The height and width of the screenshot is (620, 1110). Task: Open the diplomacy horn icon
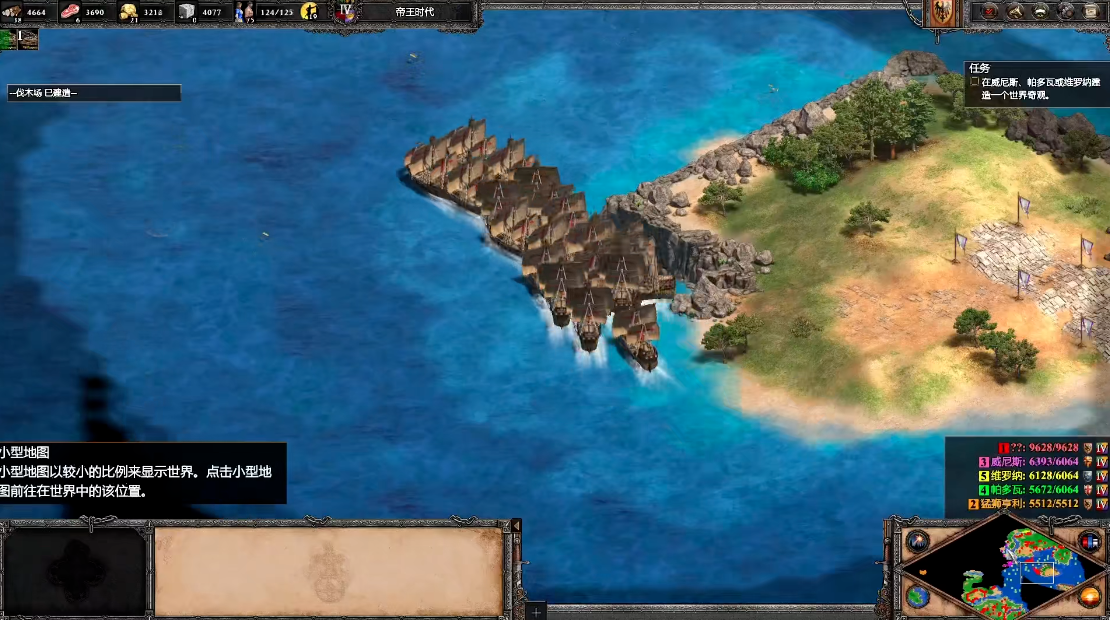pyautogui.click(x=1016, y=12)
